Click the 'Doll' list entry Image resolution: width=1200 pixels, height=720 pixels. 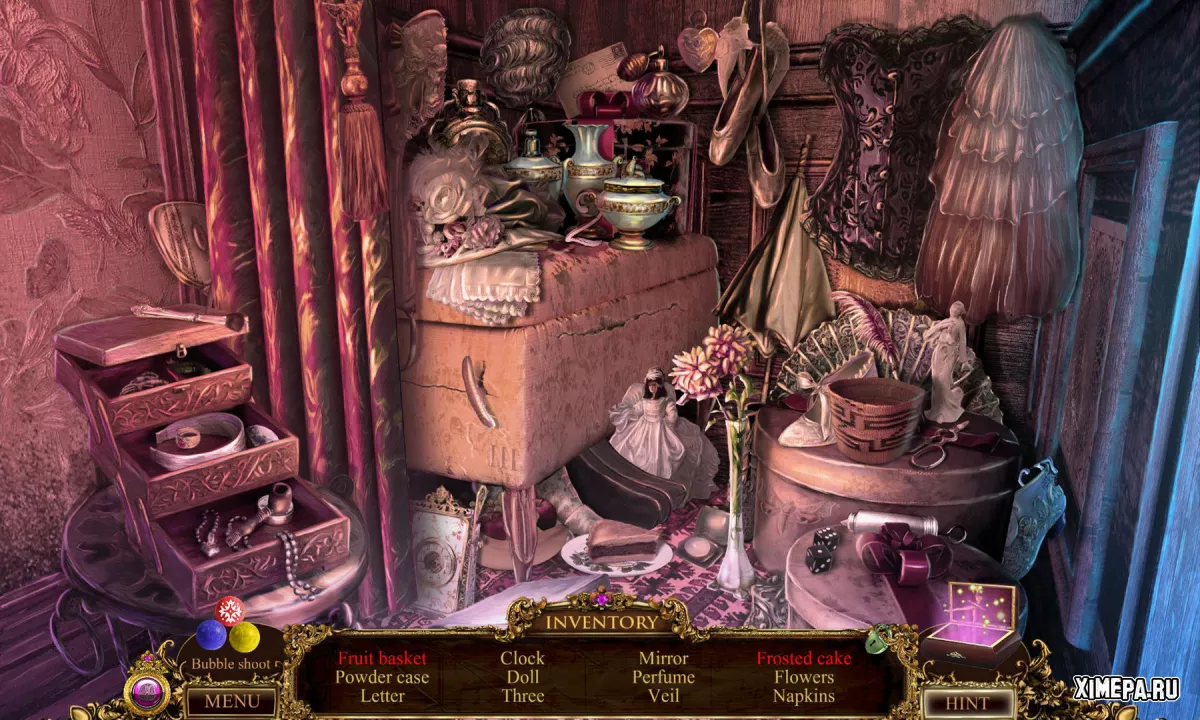tap(522, 677)
